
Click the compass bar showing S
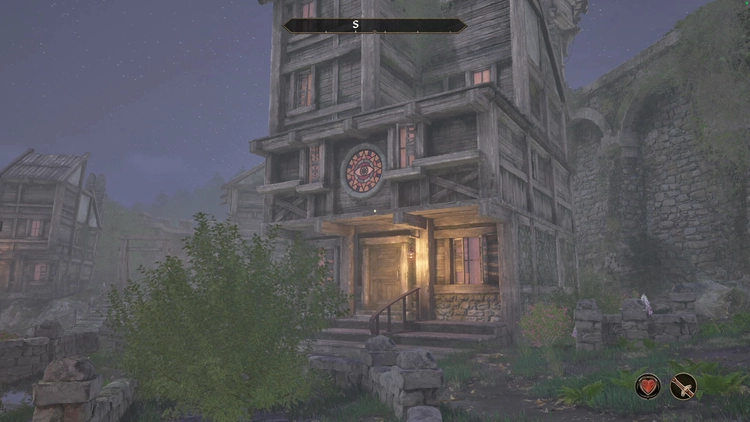pos(374,25)
